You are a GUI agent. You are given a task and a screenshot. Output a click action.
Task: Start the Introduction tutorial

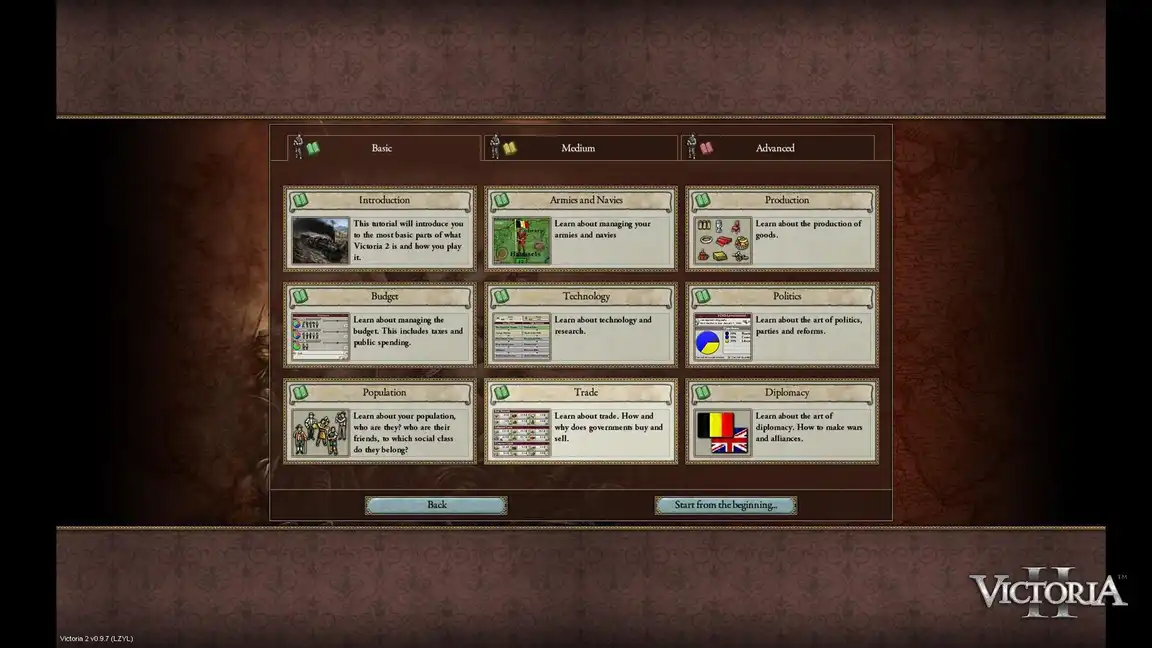[x=380, y=228]
